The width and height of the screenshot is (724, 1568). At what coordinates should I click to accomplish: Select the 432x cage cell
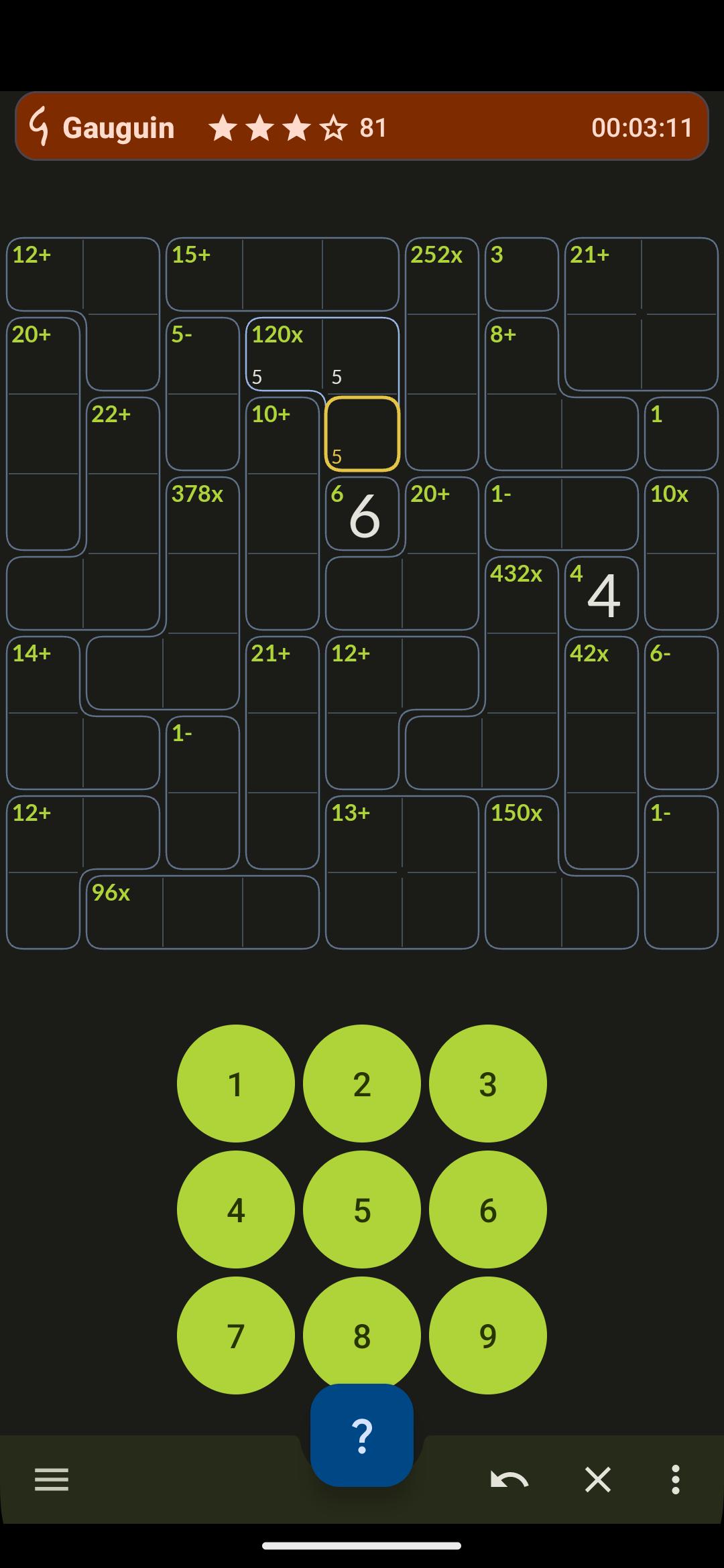coord(522,594)
